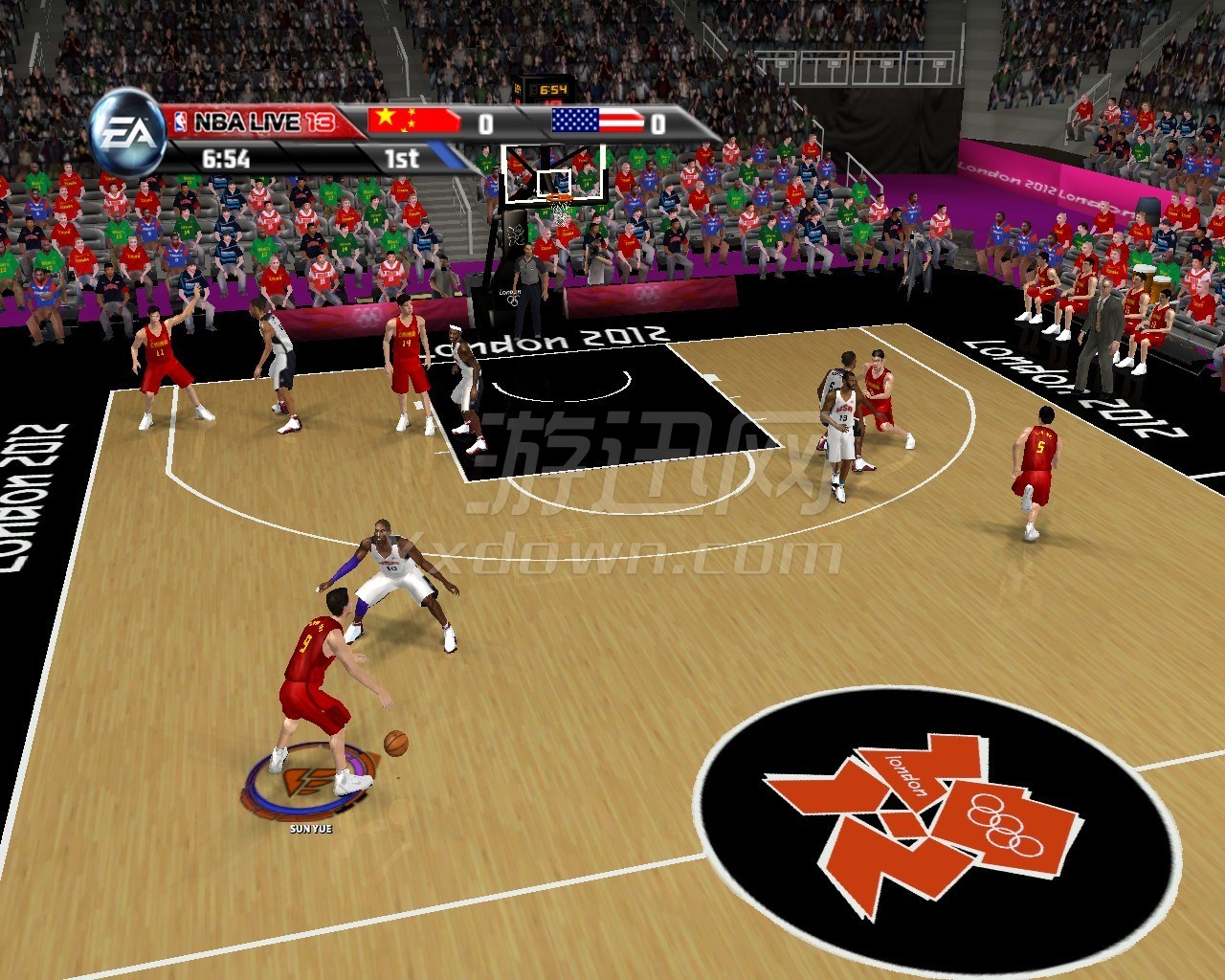Click the China flag in the scoreboard
Image resolution: width=1225 pixels, height=980 pixels.
(413, 122)
